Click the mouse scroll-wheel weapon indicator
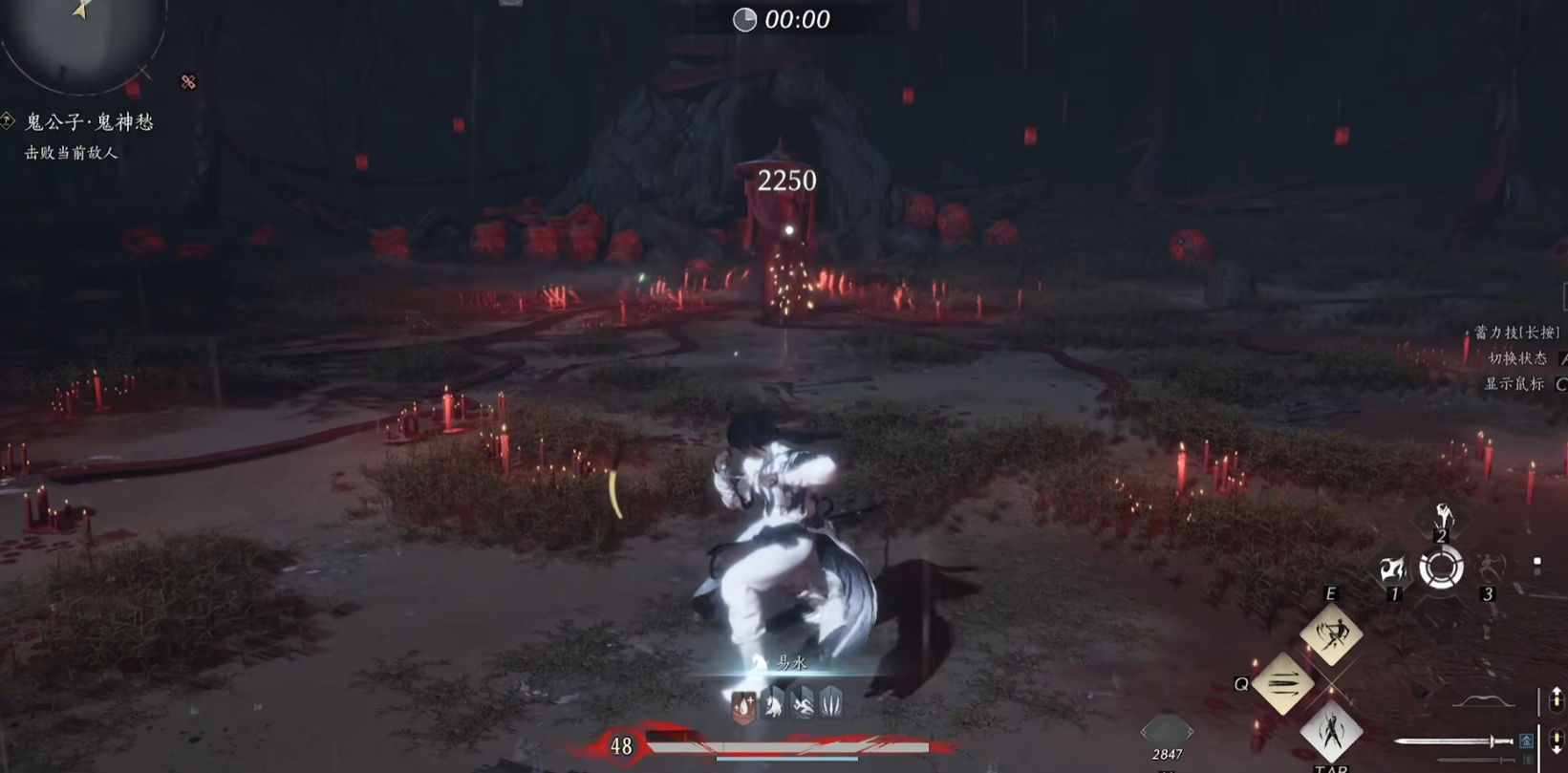1568x773 pixels. (x=1555, y=739)
